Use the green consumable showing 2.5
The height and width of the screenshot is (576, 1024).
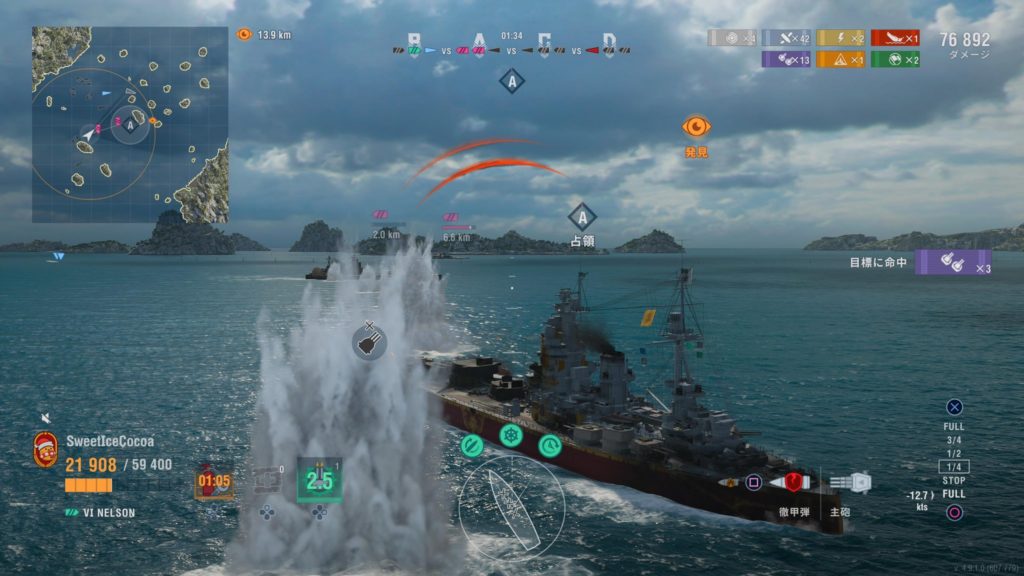[319, 480]
